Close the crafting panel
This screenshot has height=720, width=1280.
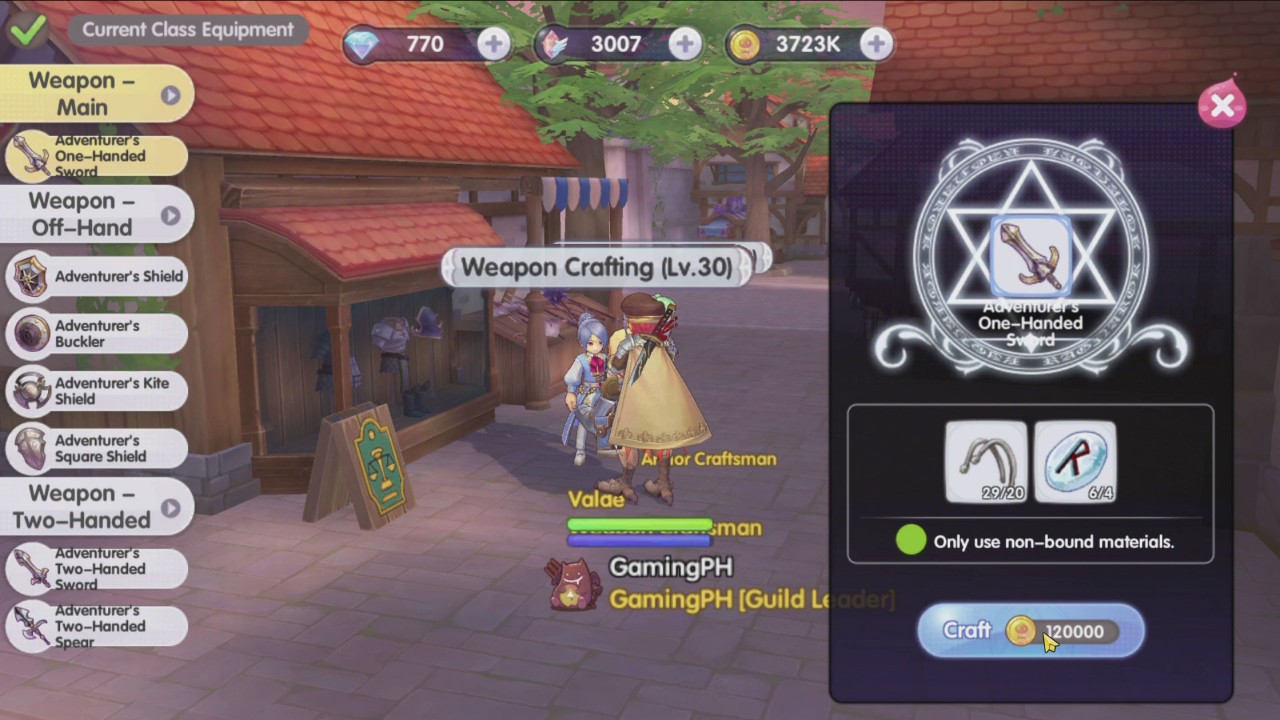(1221, 106)
